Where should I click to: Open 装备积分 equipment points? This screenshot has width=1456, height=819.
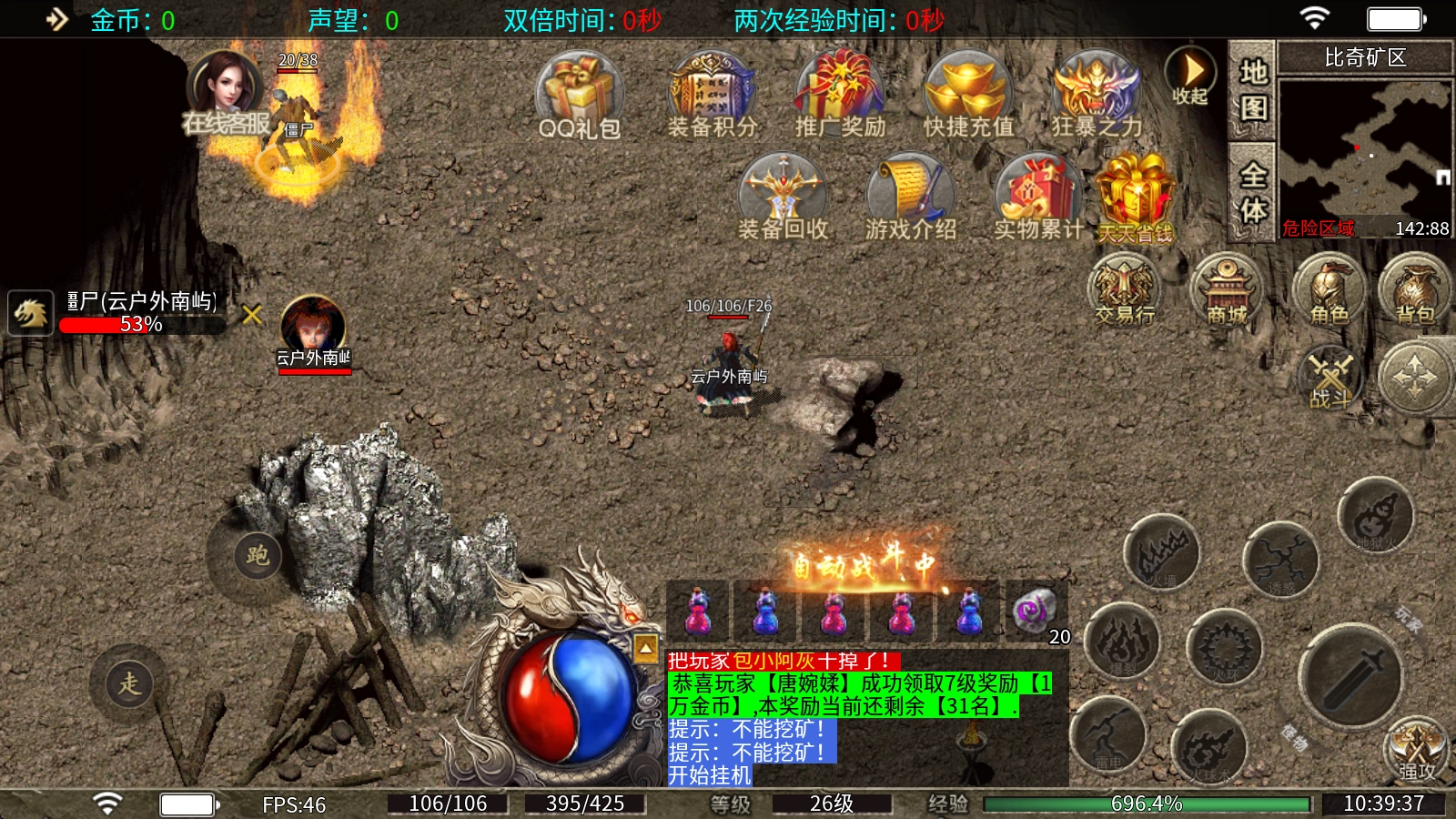[712, 94]
